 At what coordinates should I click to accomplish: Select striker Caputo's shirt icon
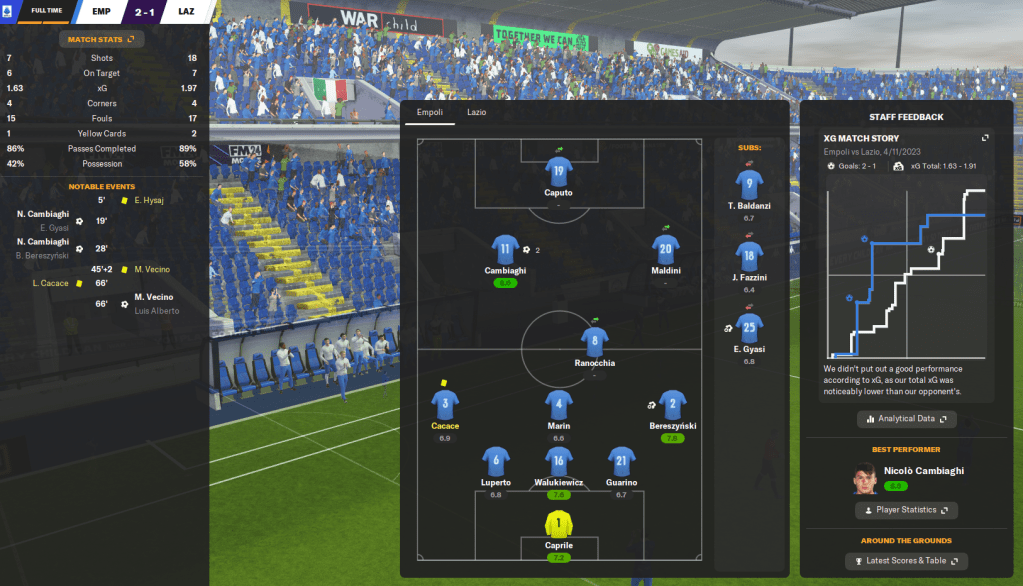559,172
